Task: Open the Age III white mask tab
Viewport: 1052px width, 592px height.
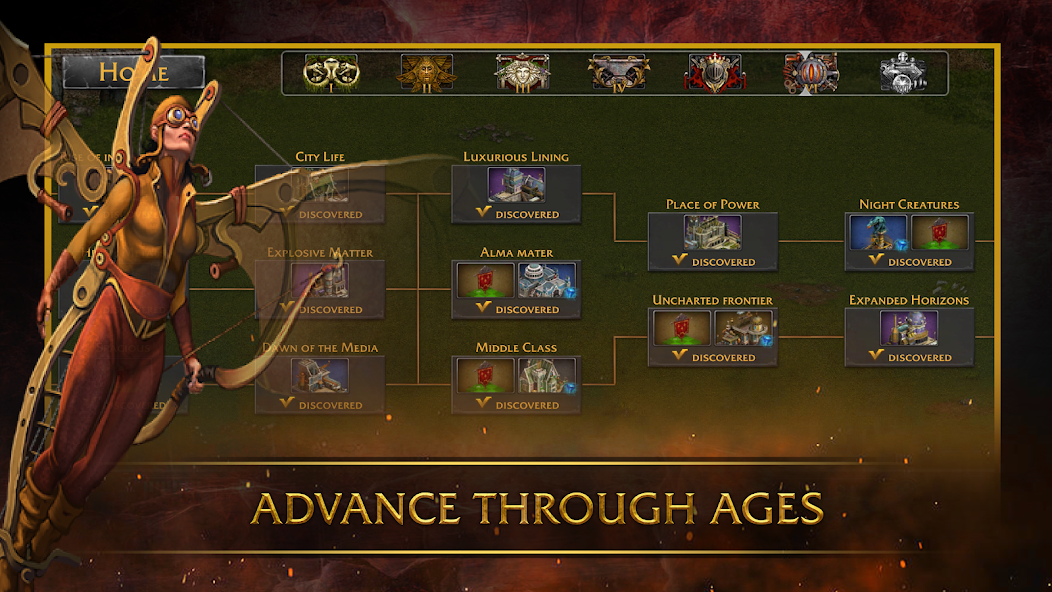Action: [522, 73]
